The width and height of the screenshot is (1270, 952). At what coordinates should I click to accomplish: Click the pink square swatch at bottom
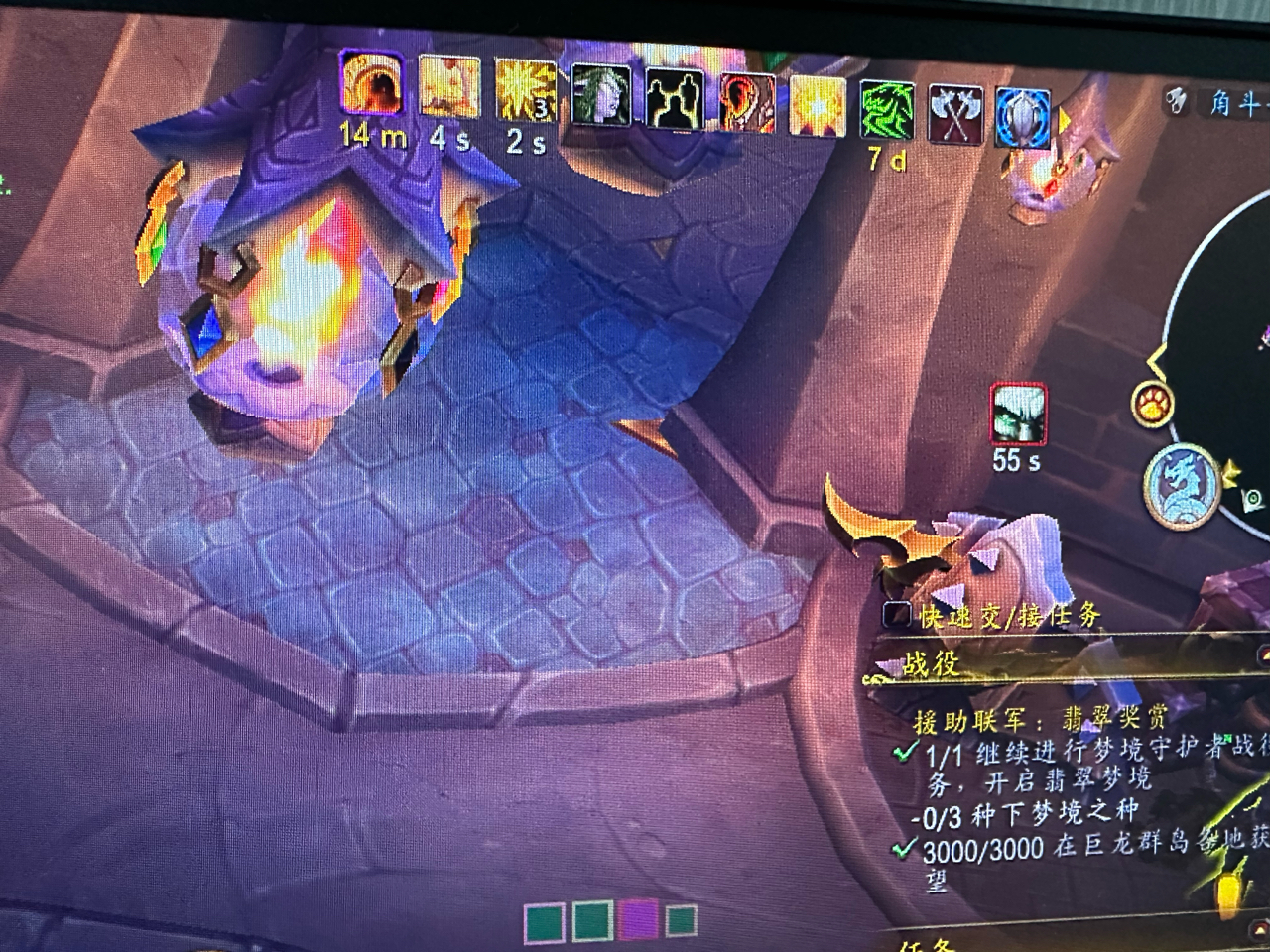coord(637,919)
